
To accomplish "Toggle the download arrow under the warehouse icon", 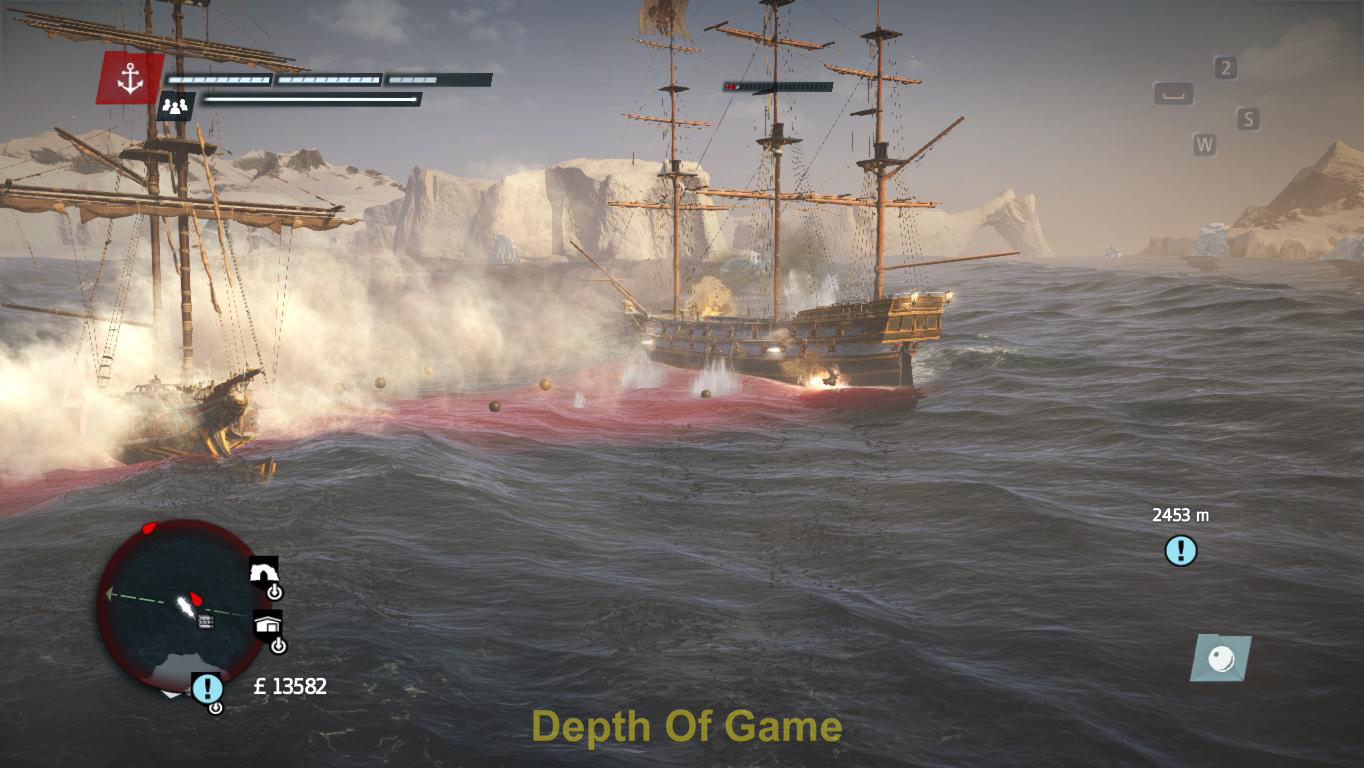I will pos(278,646).
